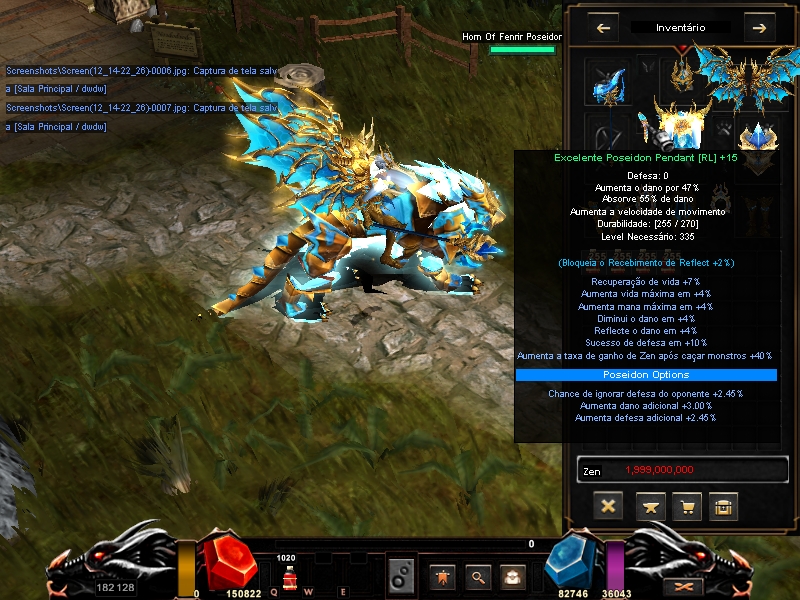The image size is (800, 600).
Task: Open the shopping cart store
Action: click(x=686, y=506)
